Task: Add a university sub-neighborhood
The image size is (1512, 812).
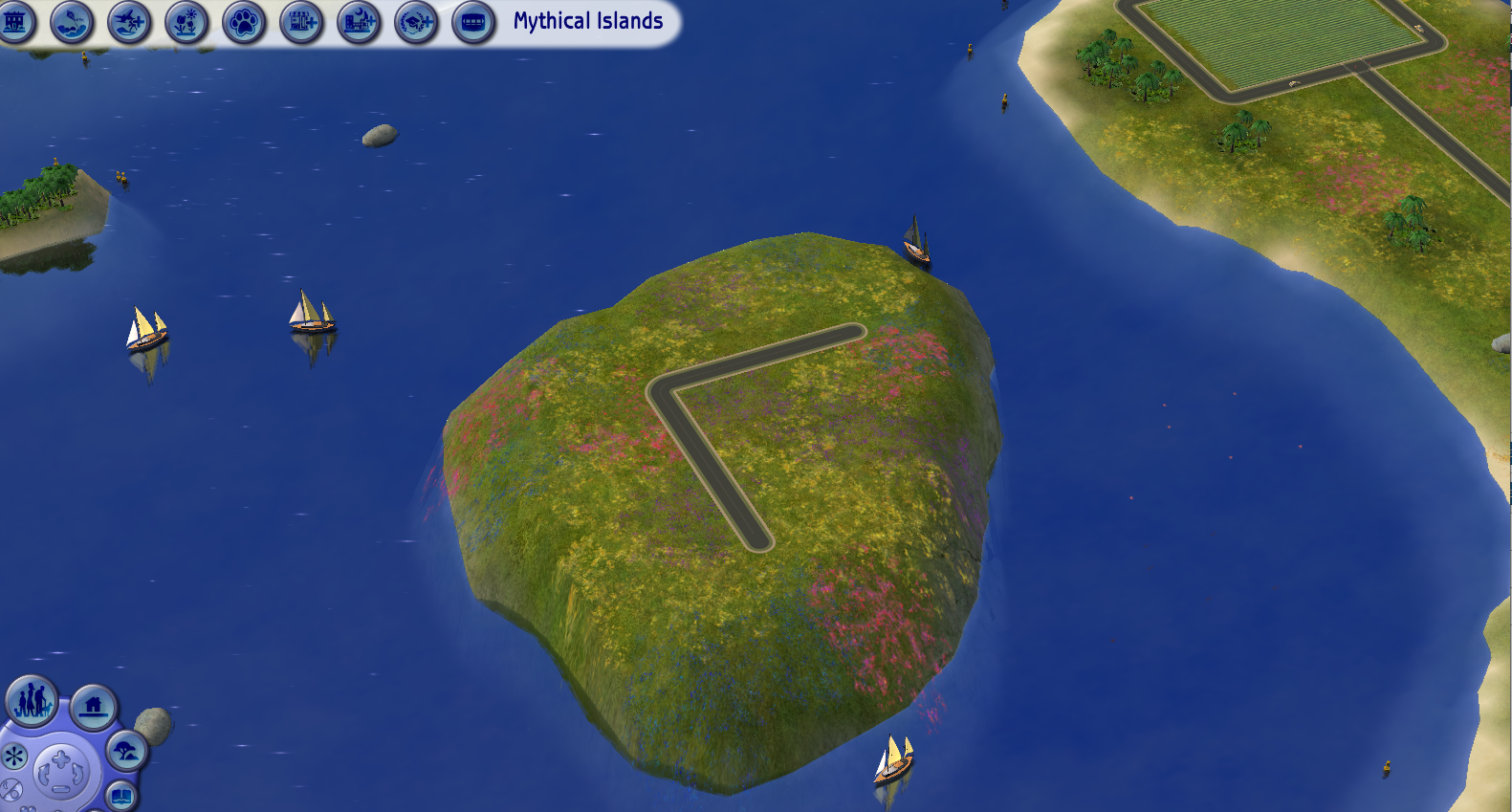Action: [414, 22]
